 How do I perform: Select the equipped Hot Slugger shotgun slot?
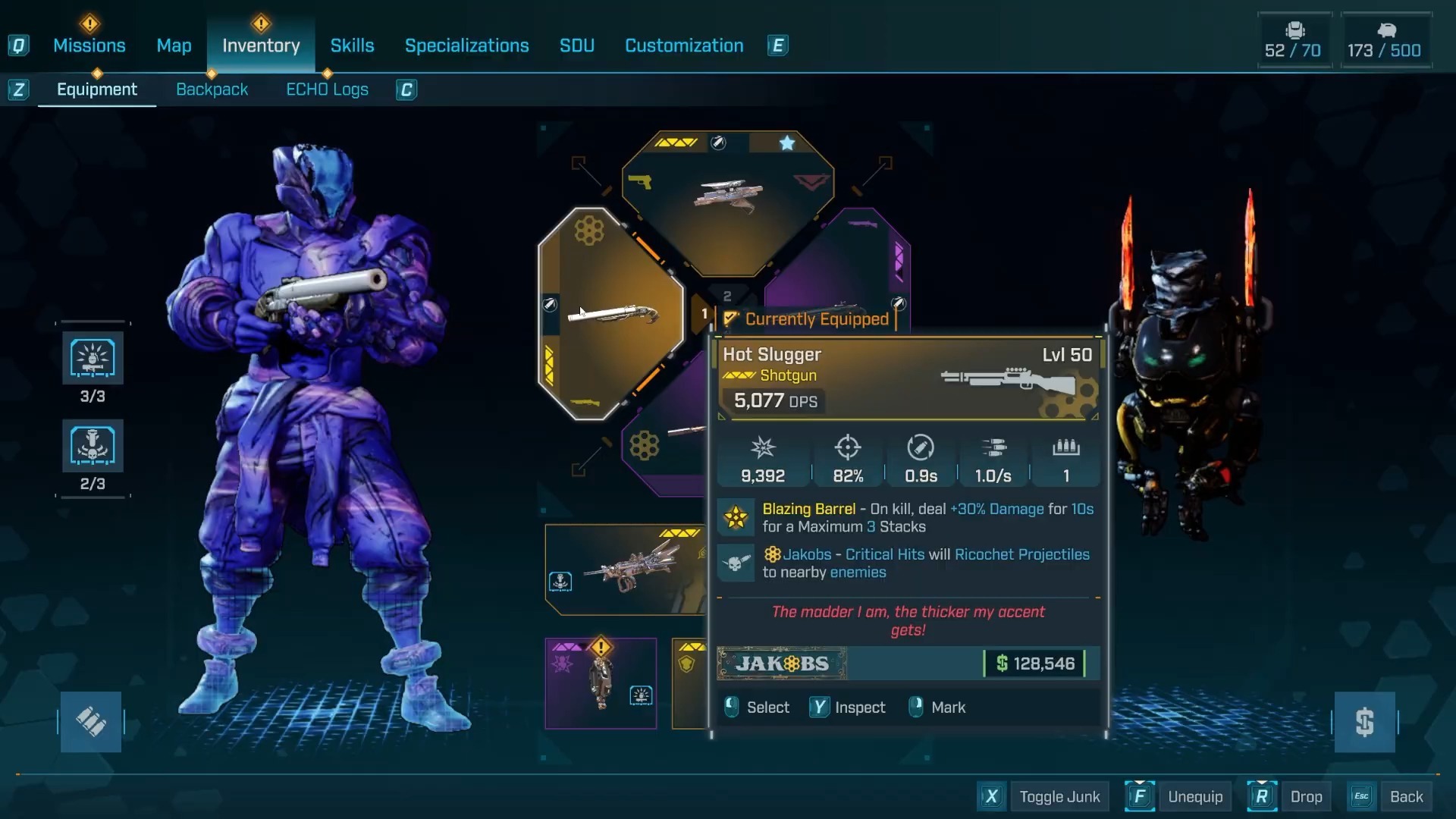(x=611, y=313)
